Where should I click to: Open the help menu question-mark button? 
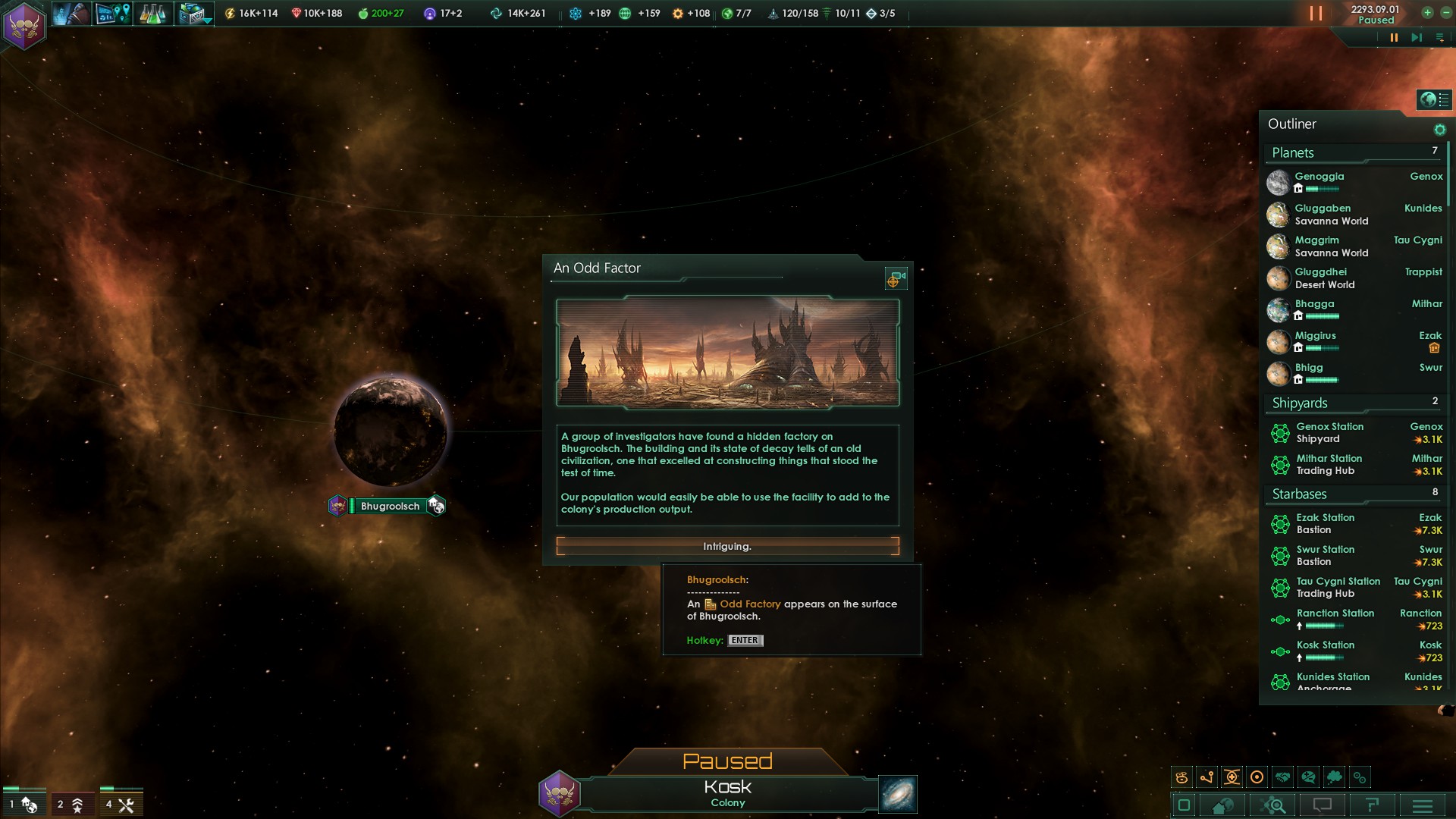pos(1373,805)
